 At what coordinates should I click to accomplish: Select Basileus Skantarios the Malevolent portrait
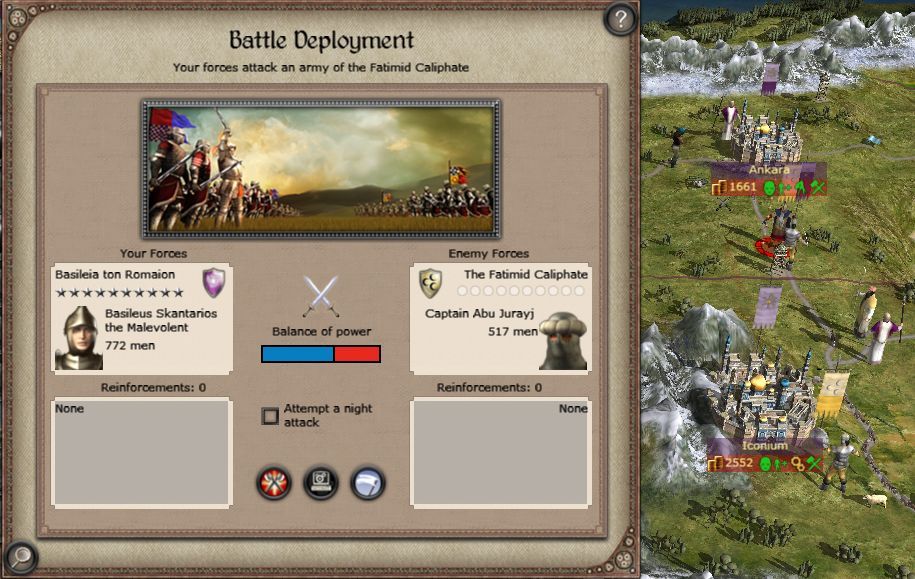[78, 338]
